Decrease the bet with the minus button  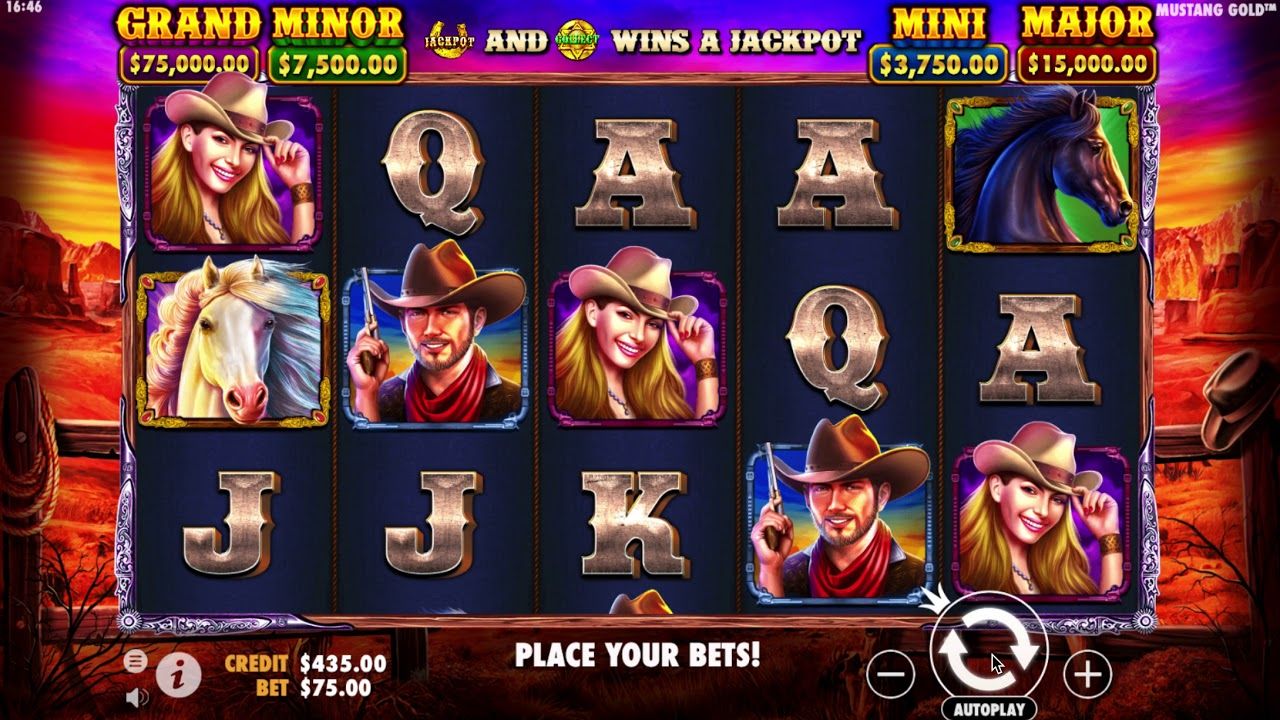click(890, 675)
